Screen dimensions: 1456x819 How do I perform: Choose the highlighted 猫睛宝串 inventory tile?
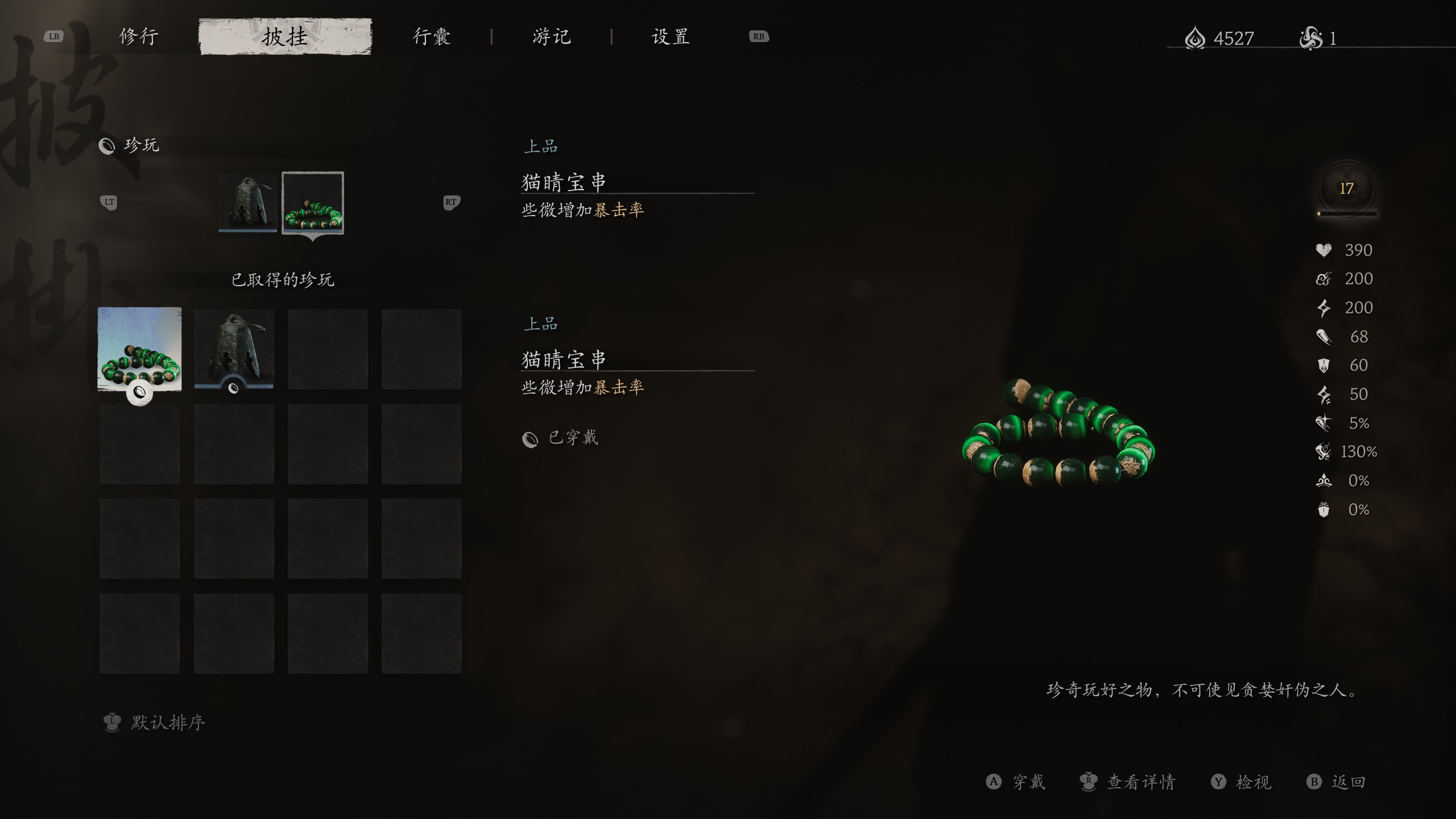click(x=140, y=349)
